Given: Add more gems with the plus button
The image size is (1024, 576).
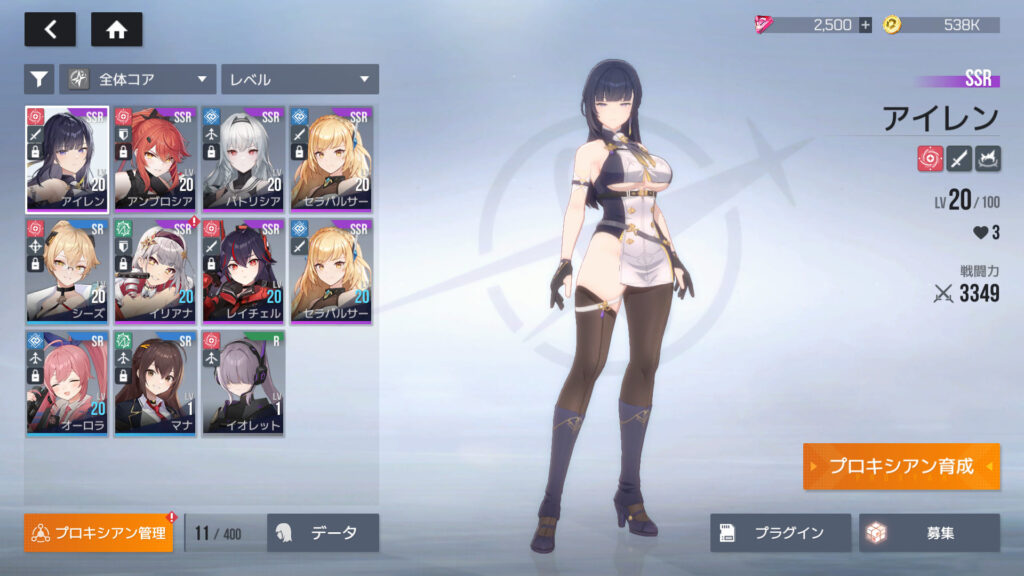Looking at the screenshot, I should (x=865, y=25).
